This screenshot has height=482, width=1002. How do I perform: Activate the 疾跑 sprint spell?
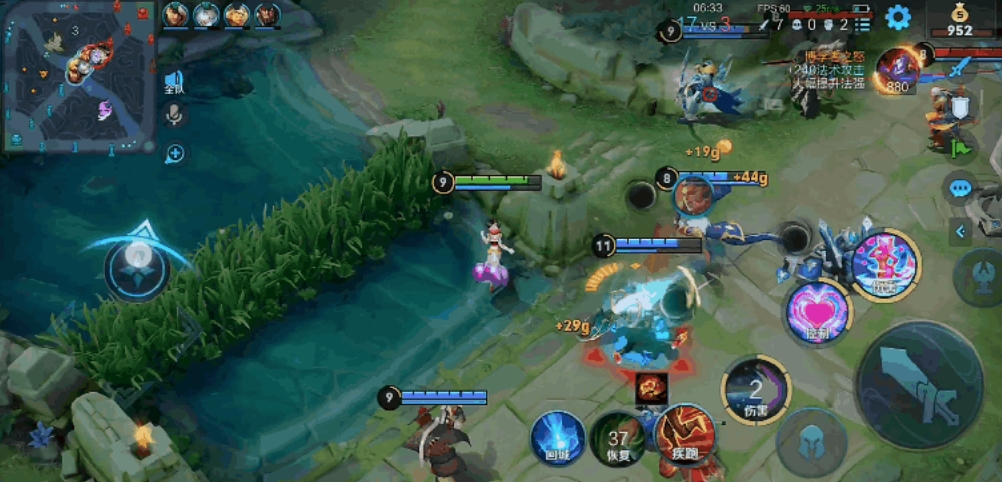pos(685,435)
